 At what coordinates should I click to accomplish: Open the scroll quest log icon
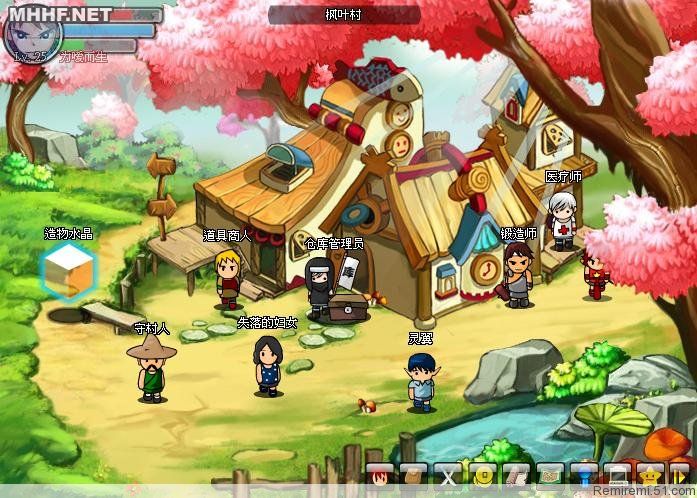point(517,476)
